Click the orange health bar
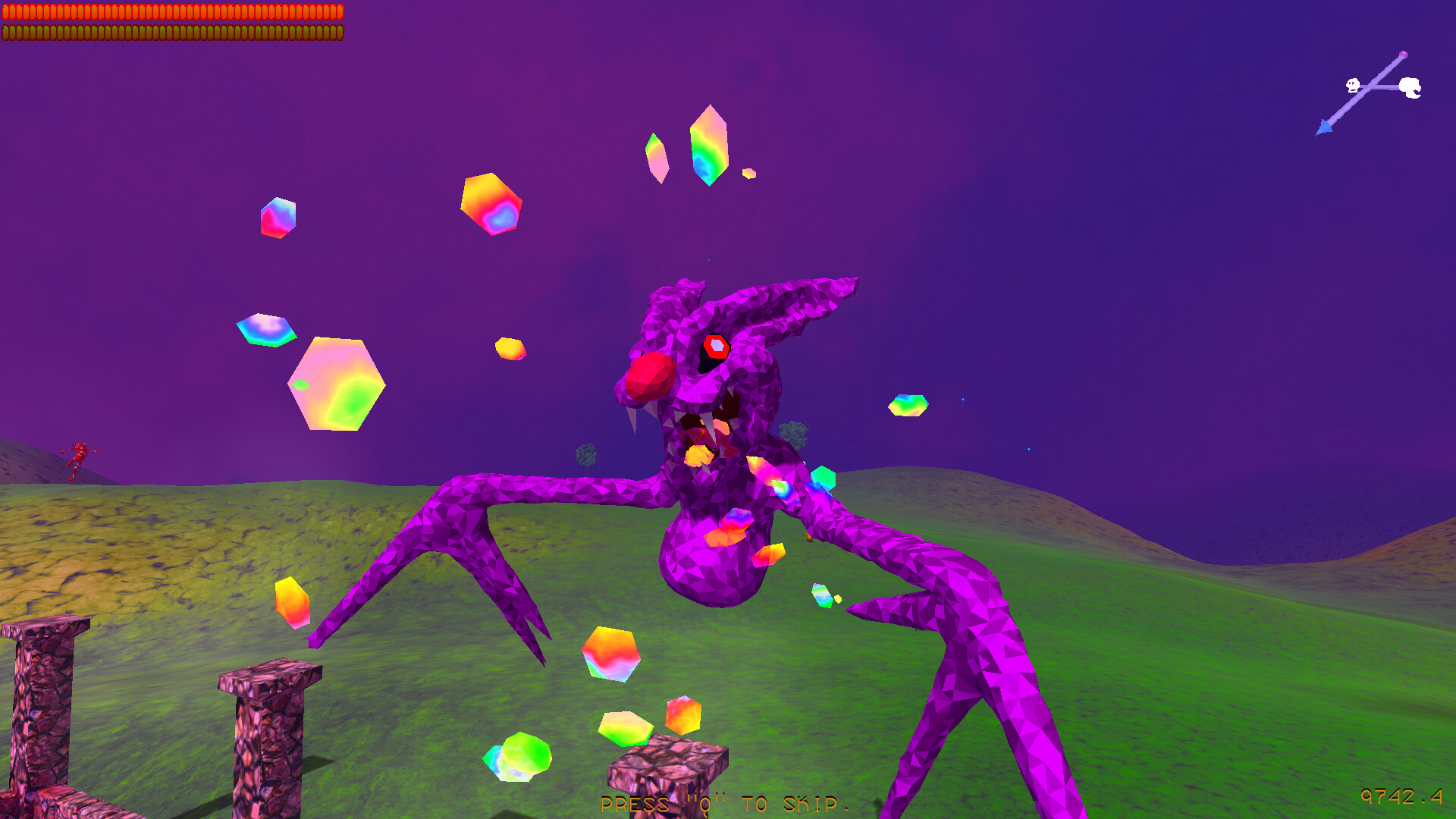Viewport: 1456px width, 819px height. point(171,11)
